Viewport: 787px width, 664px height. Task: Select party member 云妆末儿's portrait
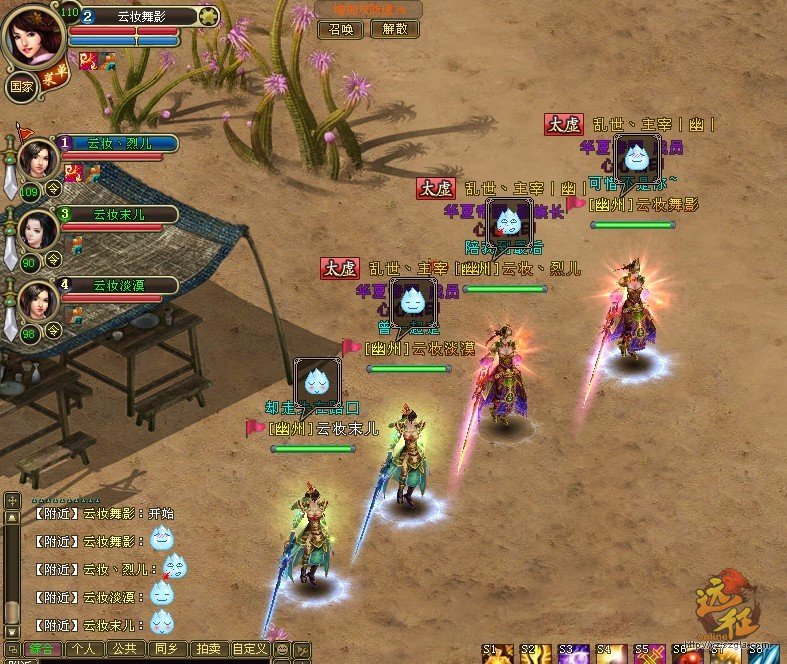pyautogui.click(x=36, y=229)
